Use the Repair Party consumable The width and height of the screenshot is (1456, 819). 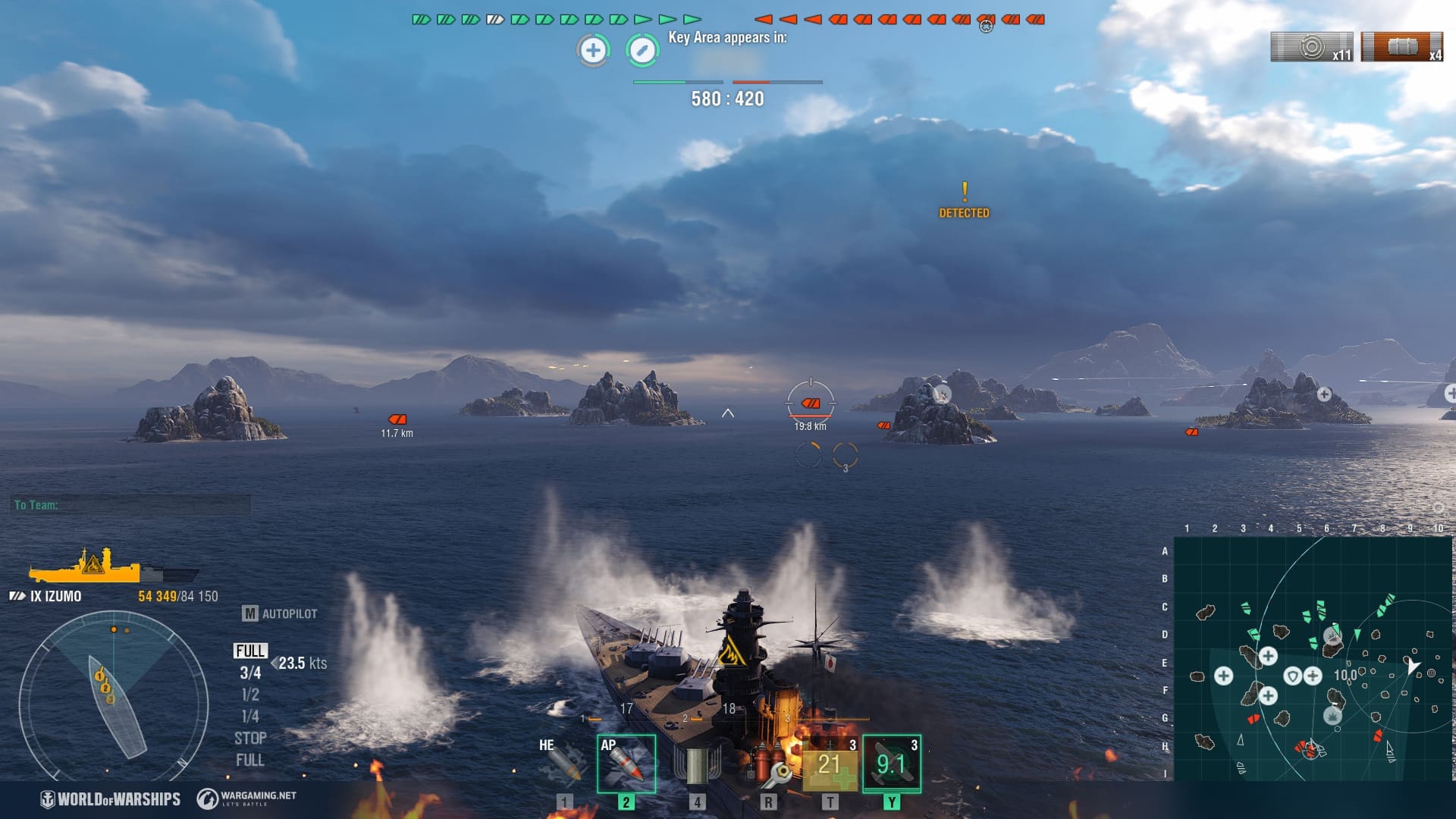pyautogui.click(x=830, y=764)
